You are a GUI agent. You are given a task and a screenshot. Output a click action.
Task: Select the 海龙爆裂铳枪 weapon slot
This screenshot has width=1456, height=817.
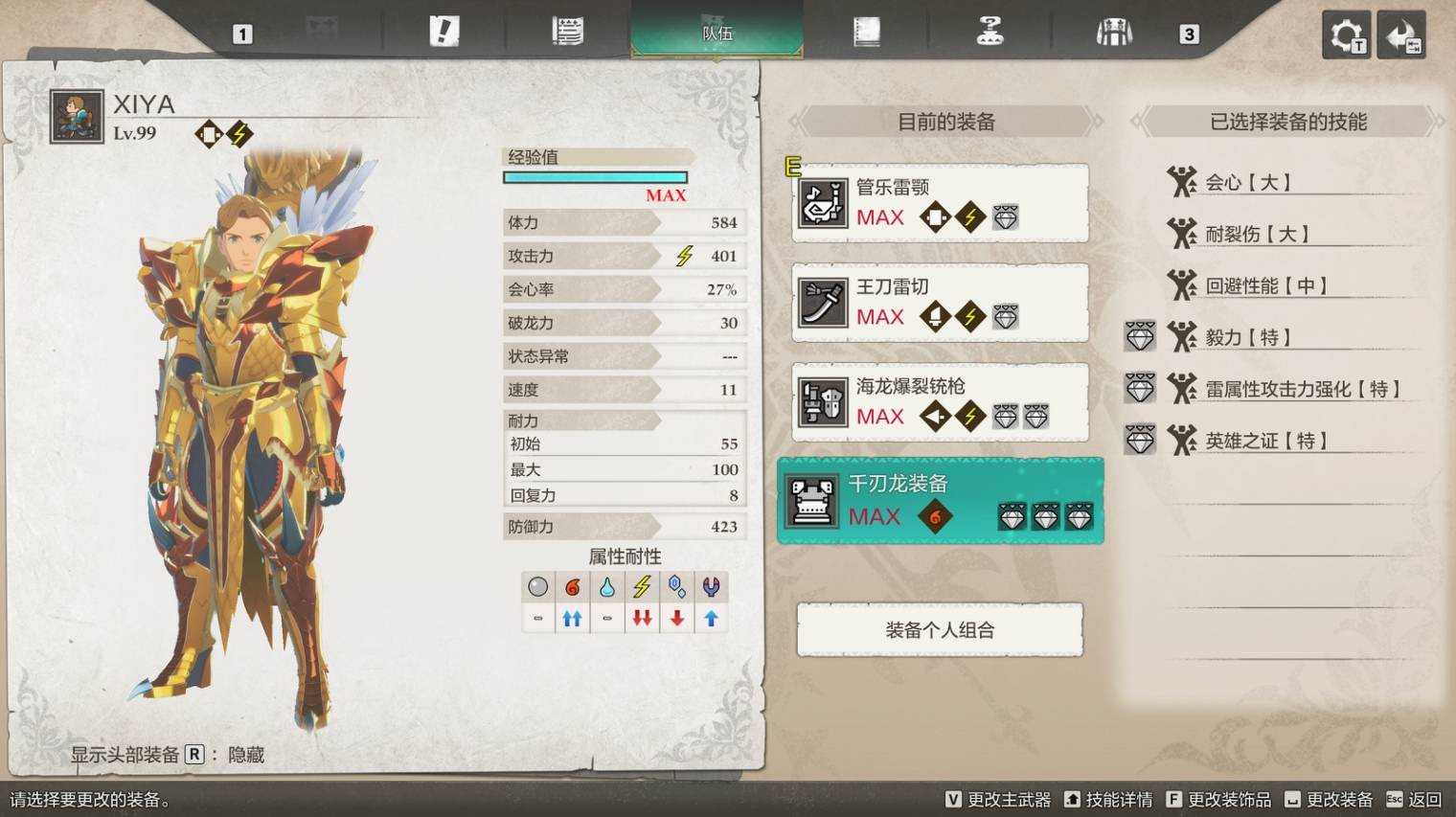coord(940,402)
